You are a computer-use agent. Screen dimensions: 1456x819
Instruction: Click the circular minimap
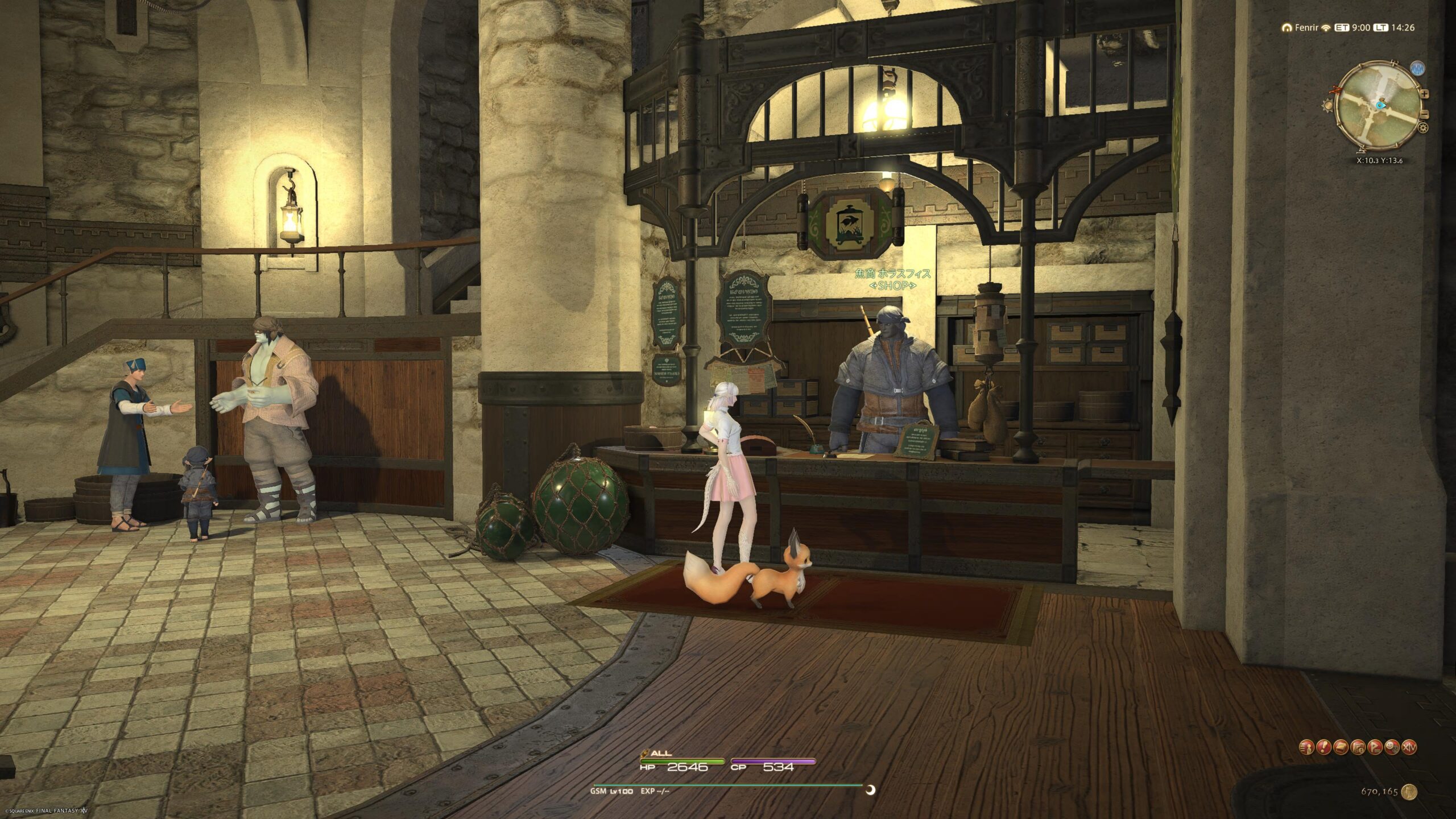click(x=1378, y=107)
